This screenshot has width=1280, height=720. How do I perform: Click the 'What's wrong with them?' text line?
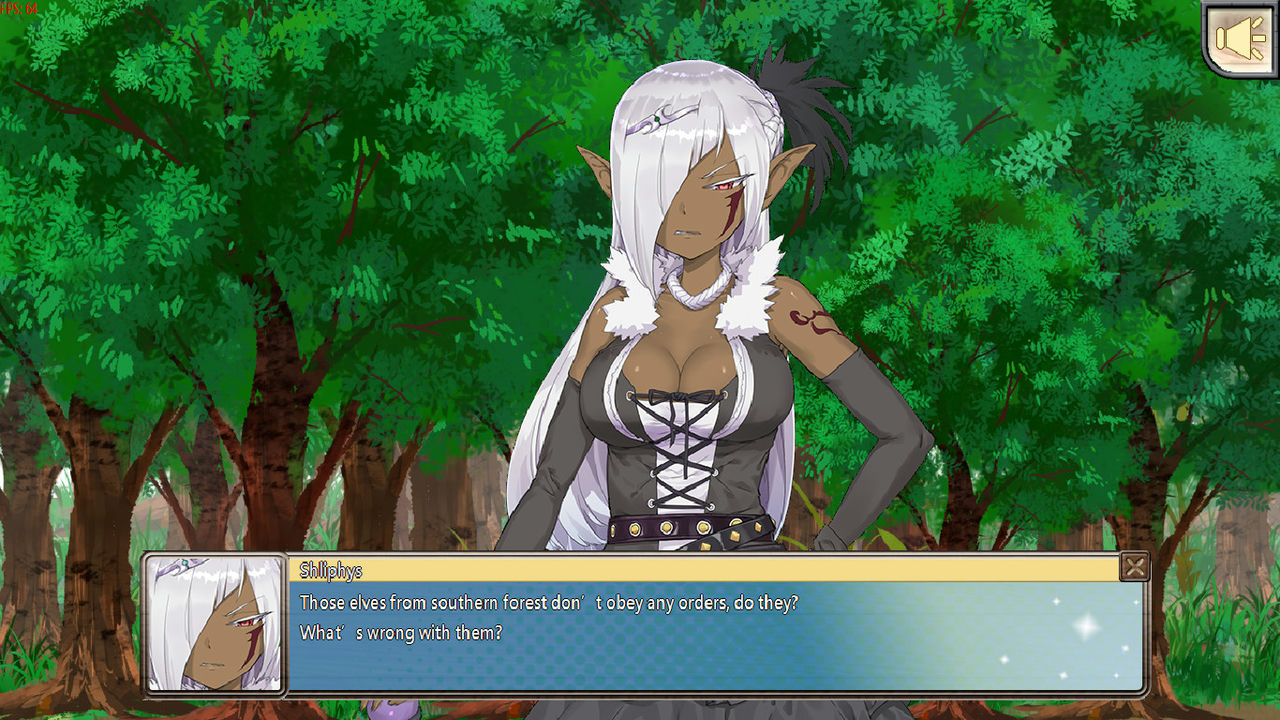coord(400,632)
